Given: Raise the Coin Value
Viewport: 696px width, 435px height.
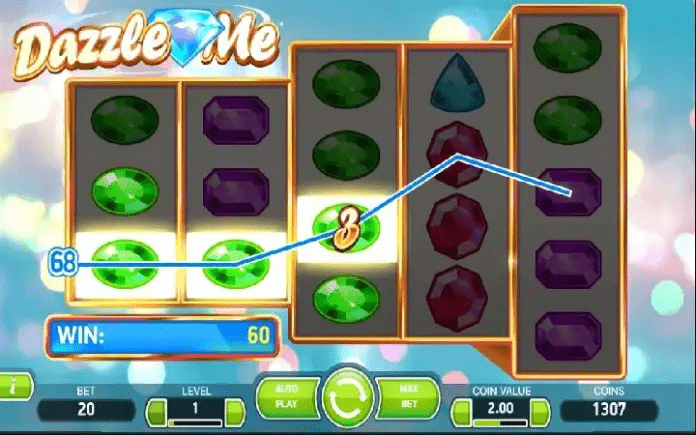Looking at the screenshot, I should pyautogui.click(x=539, y=411).
